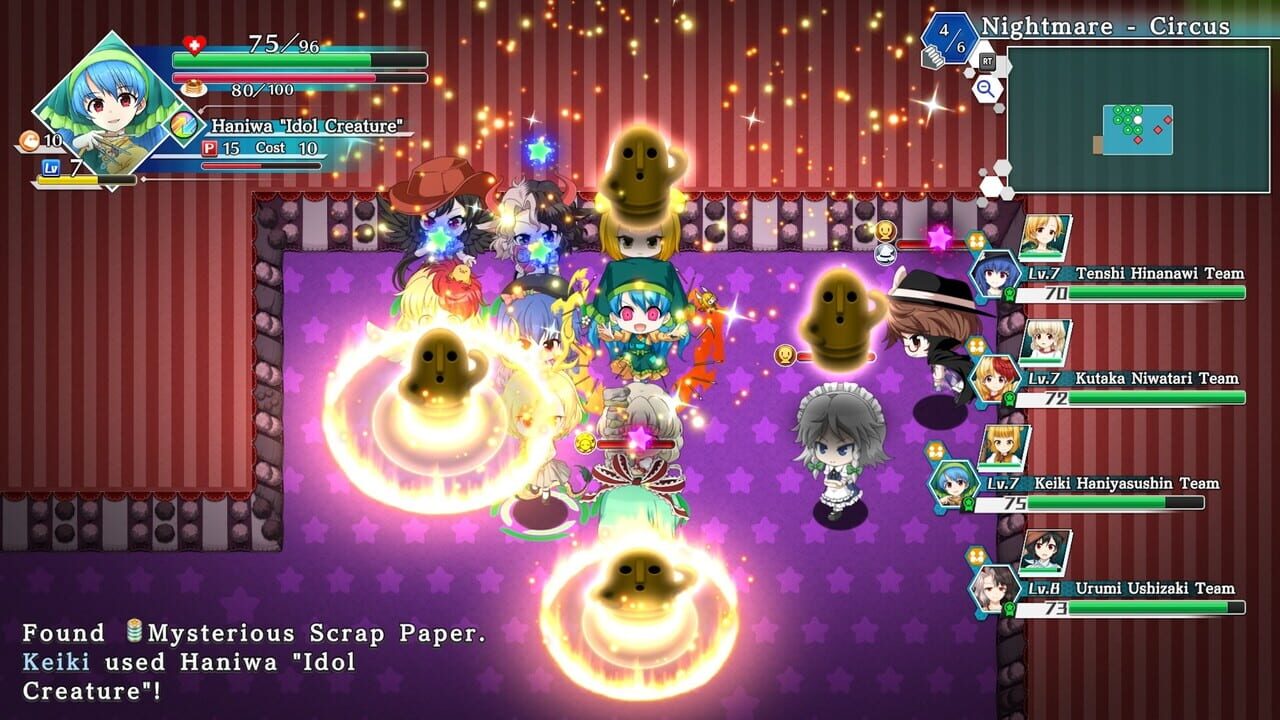The height and width of the screenshot is (720, 1280).
Task: Click the pancake fullness icon
Action: [192, 87]
